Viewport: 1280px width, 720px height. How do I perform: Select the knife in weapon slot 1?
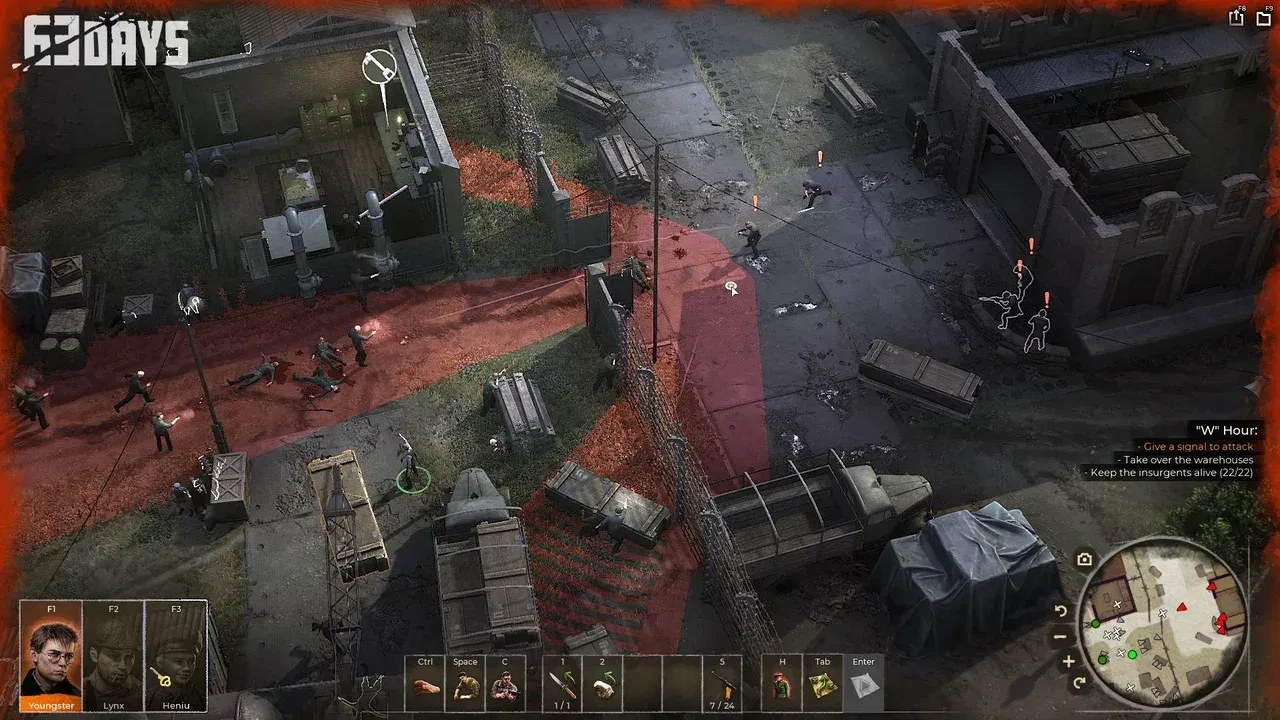point(564,685)
